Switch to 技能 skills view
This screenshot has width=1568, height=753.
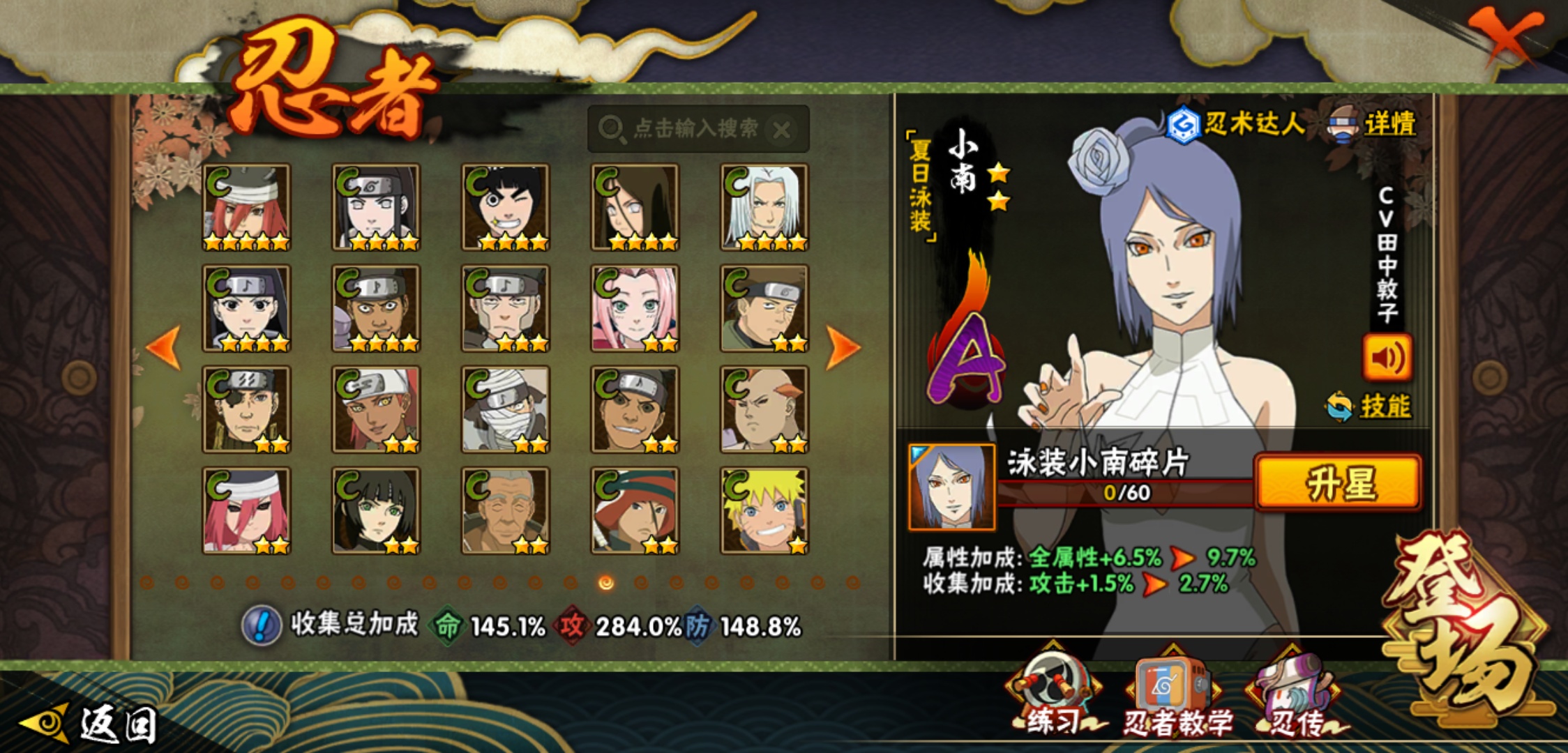1370,406
